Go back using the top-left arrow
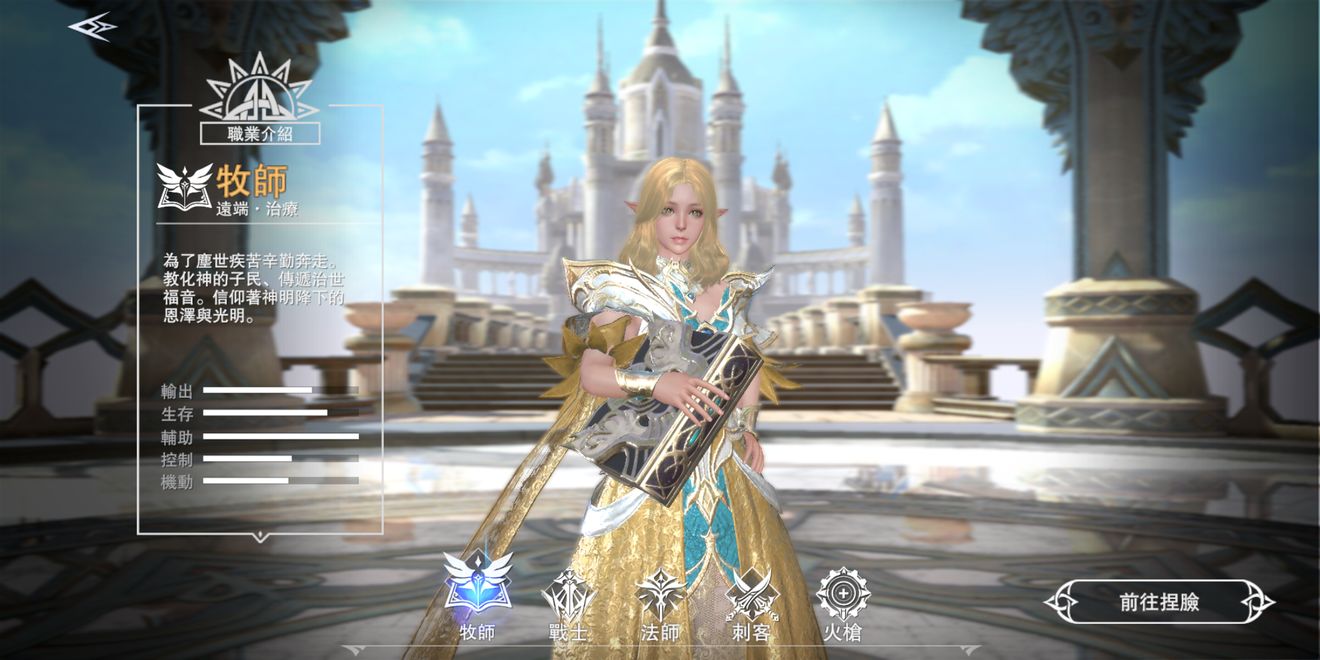Screen dimensions: 1320x660 (91, 27)
